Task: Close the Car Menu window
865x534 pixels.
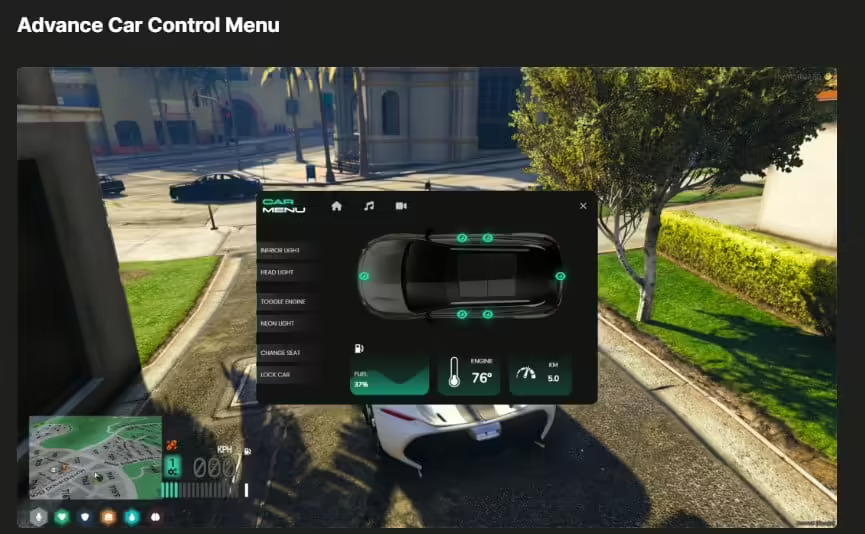Action: pos(583,206)
